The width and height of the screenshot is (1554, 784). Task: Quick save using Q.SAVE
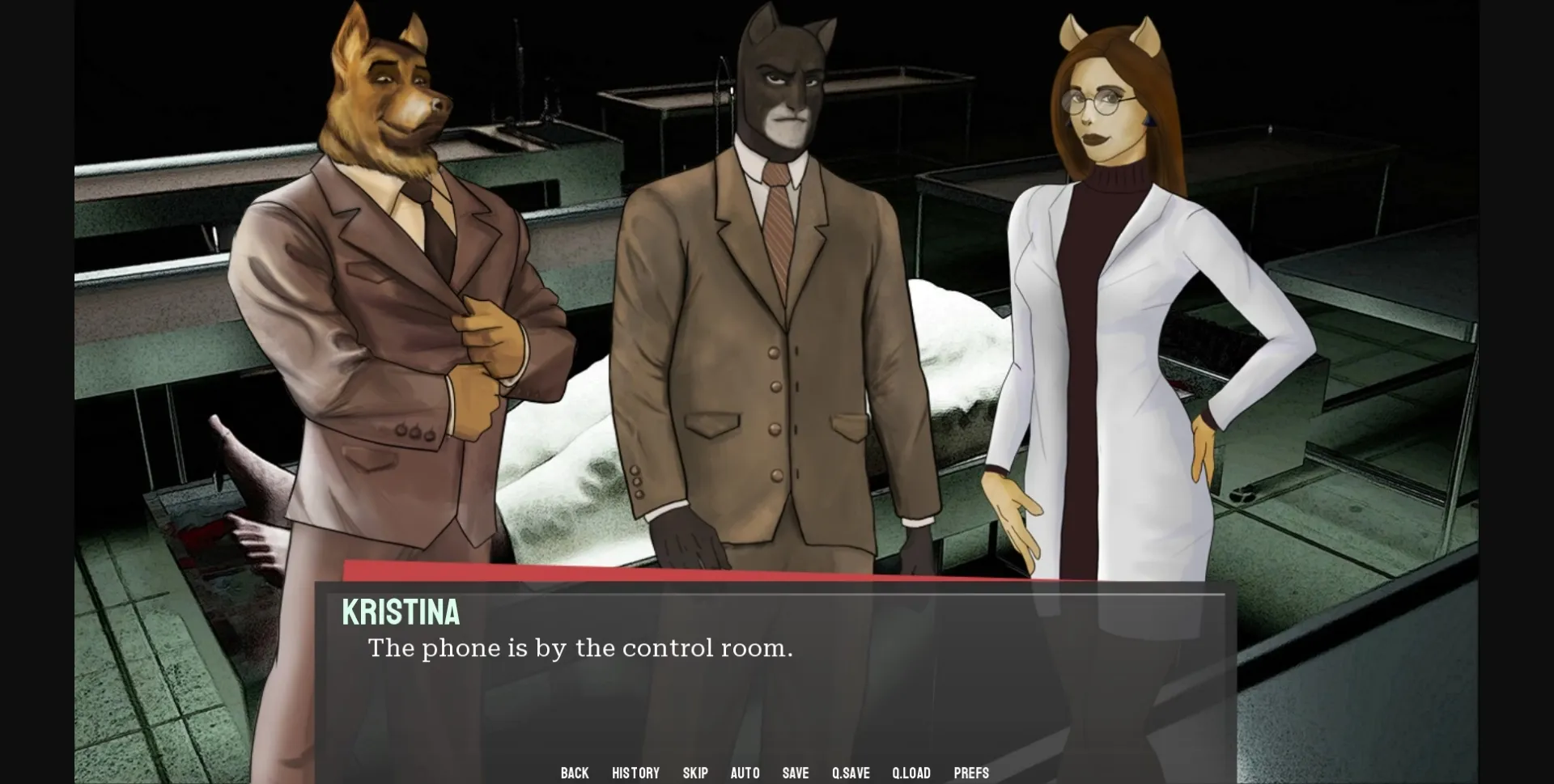pyautogui.click(x=852, y=773)
